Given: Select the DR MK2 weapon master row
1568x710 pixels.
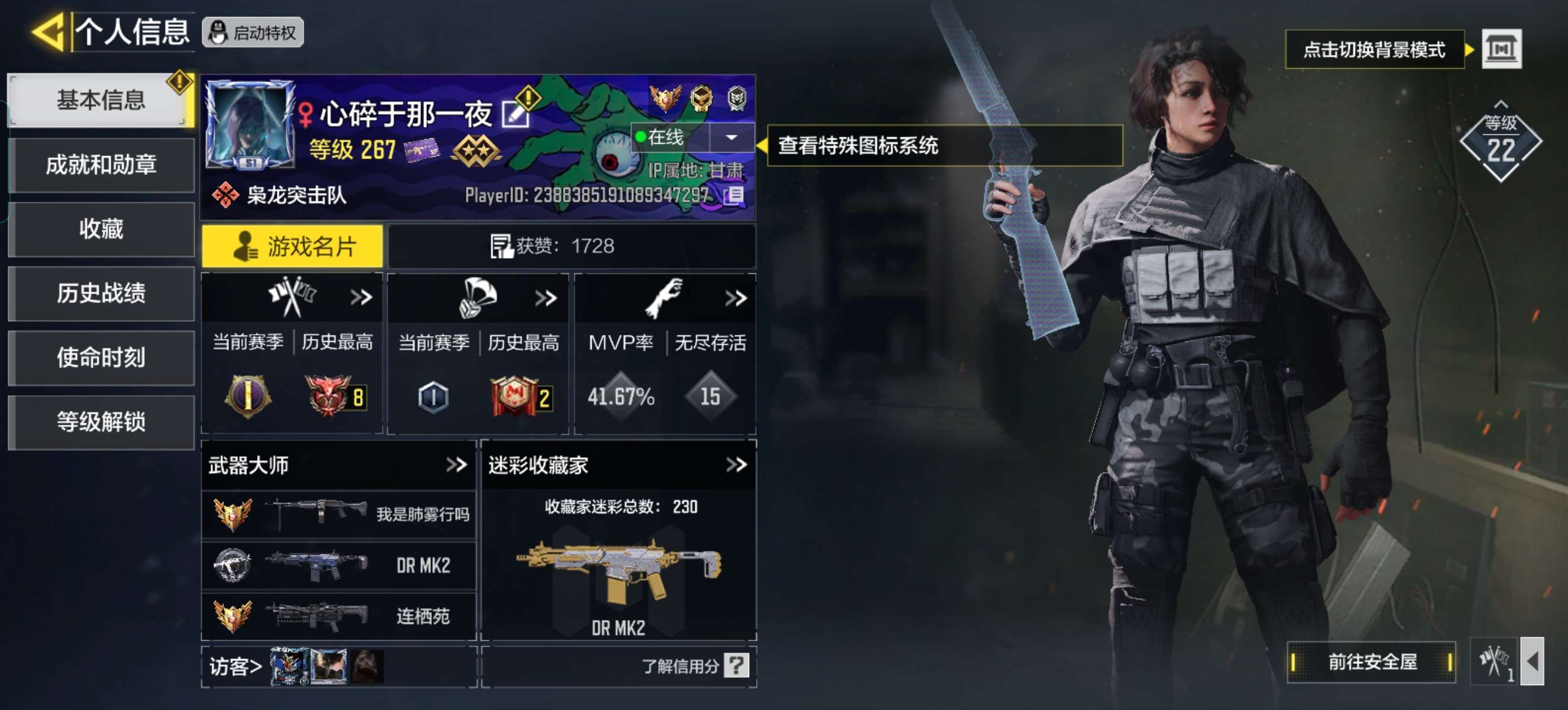Looking at the screenshot, I should click(x=338, y=566).
